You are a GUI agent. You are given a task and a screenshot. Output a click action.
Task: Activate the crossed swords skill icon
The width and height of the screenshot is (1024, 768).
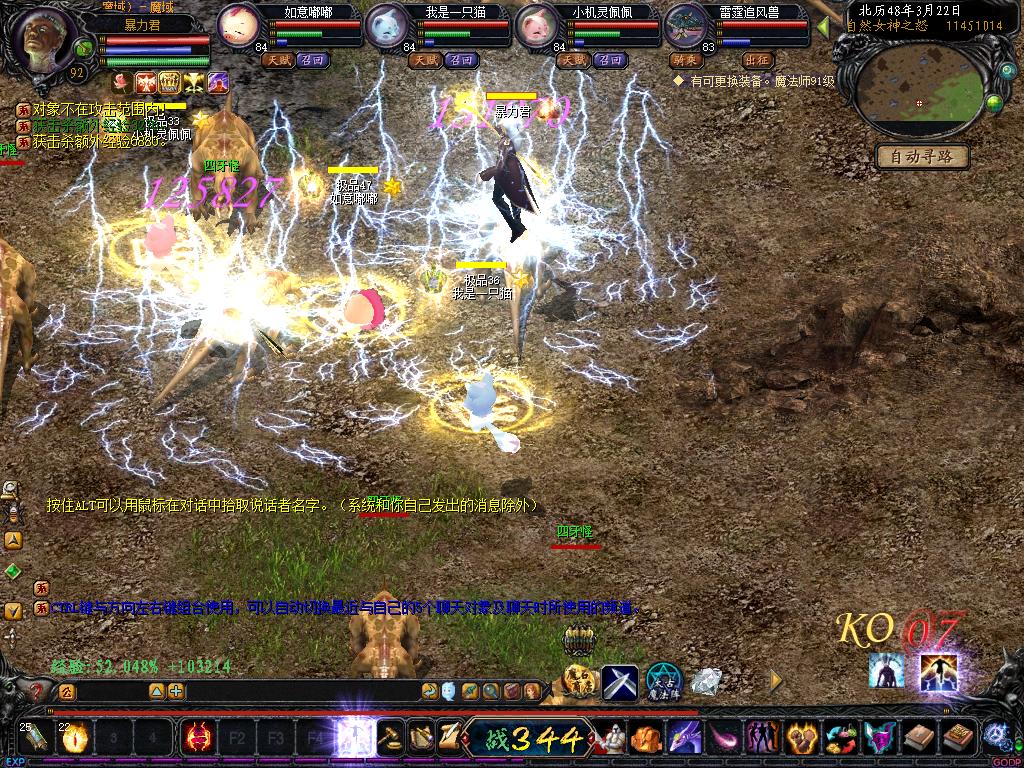point(619,683)
